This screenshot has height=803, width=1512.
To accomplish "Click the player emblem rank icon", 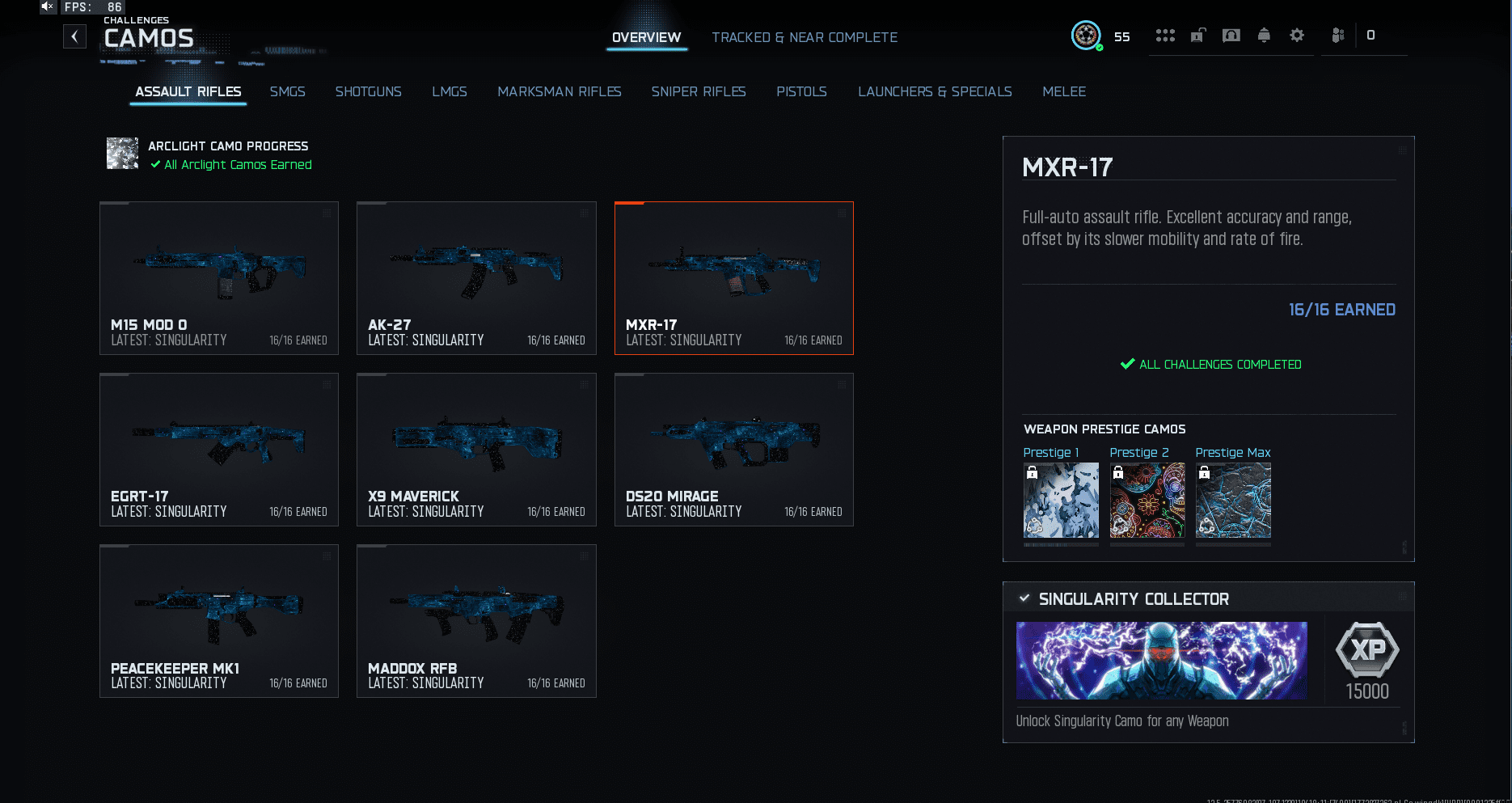I will (1087, 35).
